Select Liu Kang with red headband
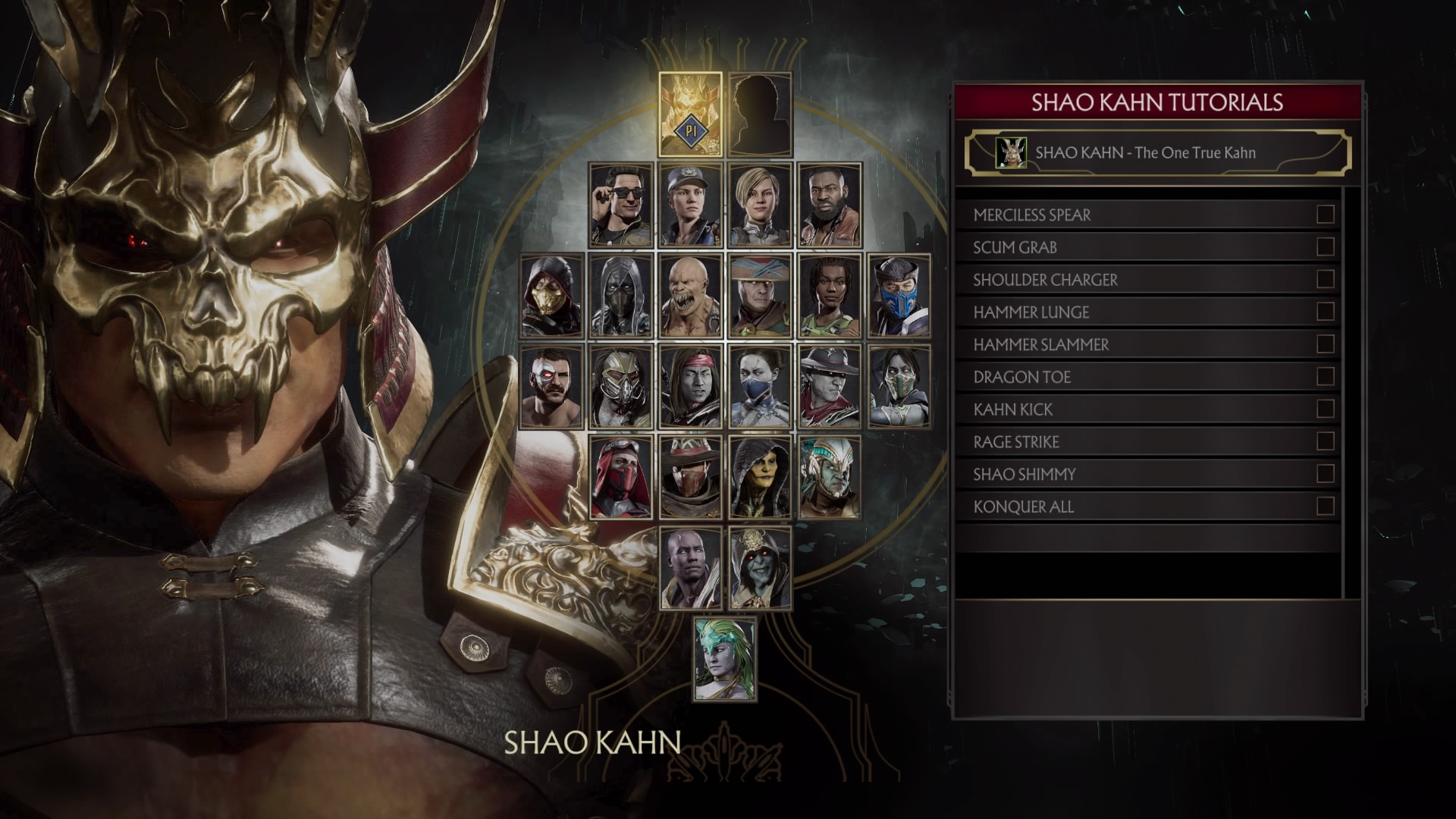Image resolution: width=1456 pixels, height=819 pixels. coord(690,387)
